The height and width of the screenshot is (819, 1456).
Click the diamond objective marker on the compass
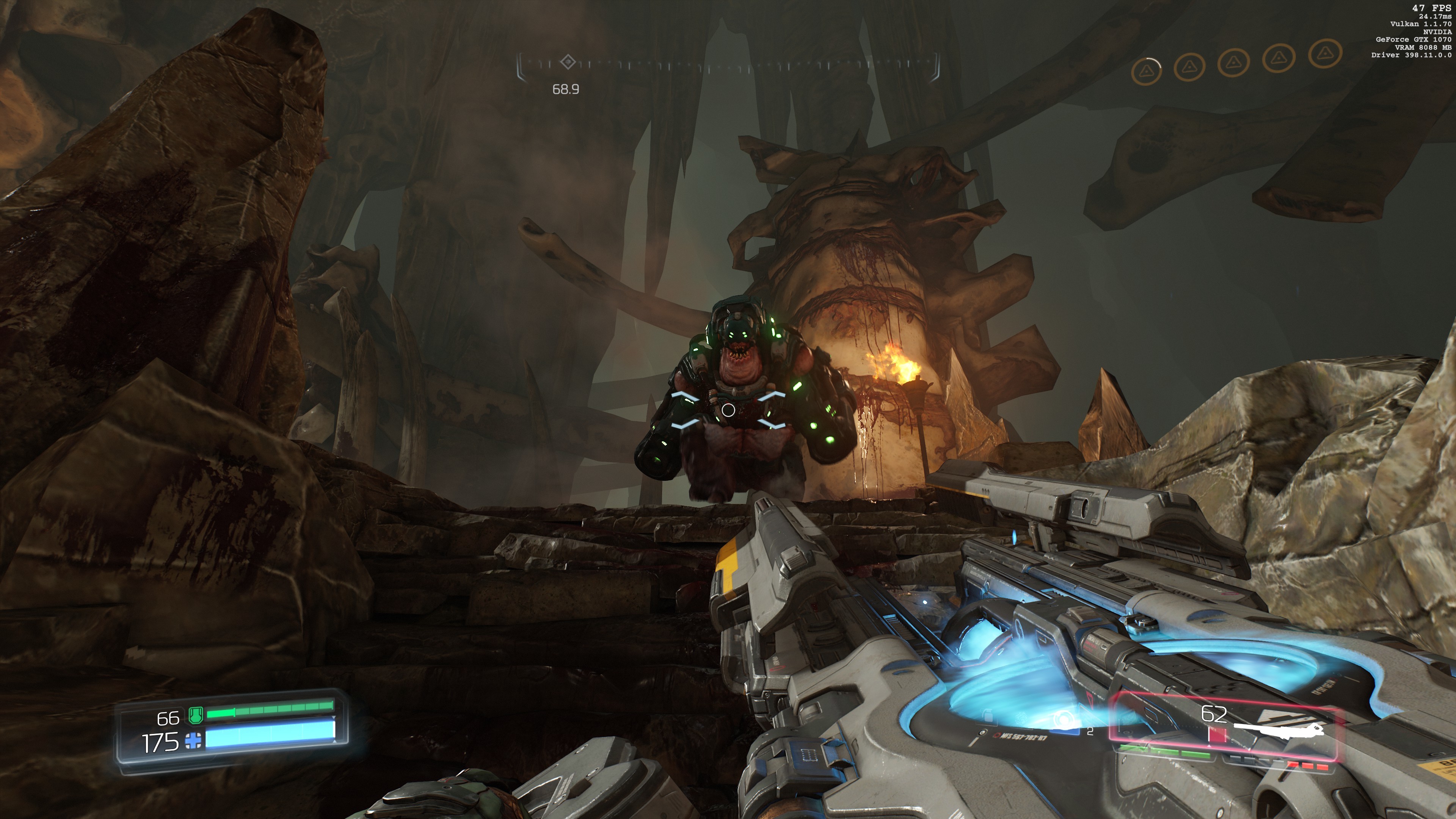click(568, 61)
